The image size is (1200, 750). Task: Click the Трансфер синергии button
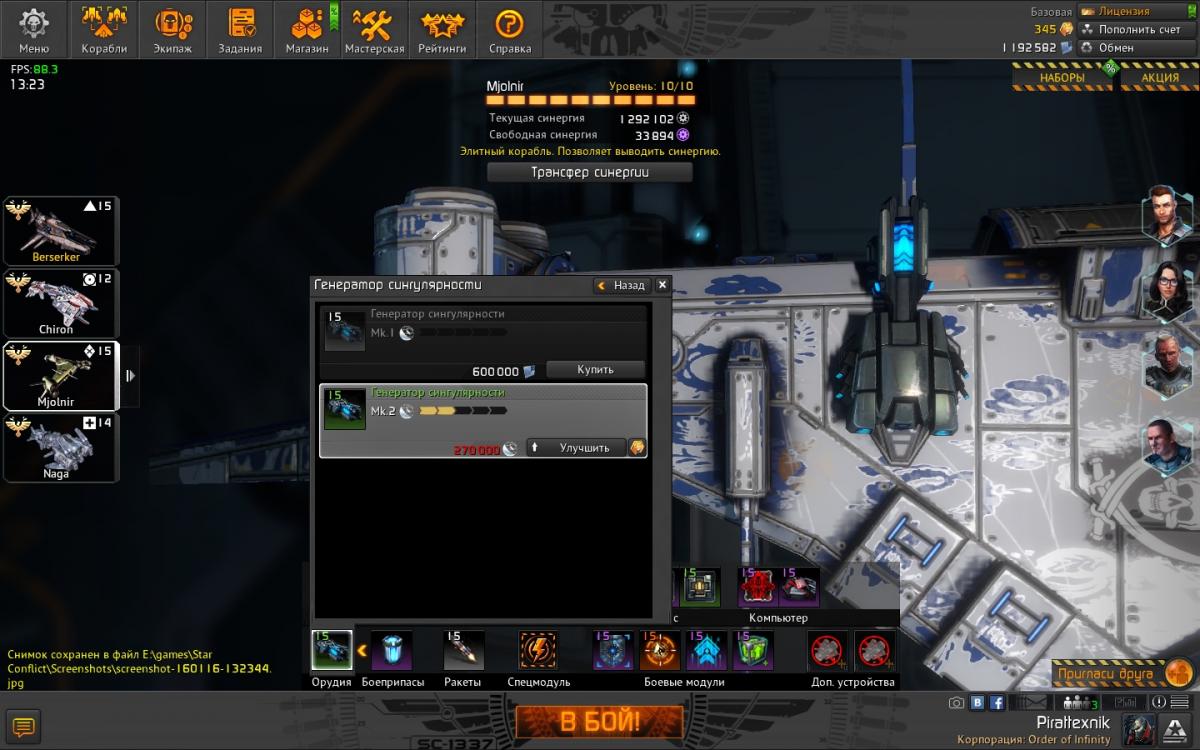point(589,172)
